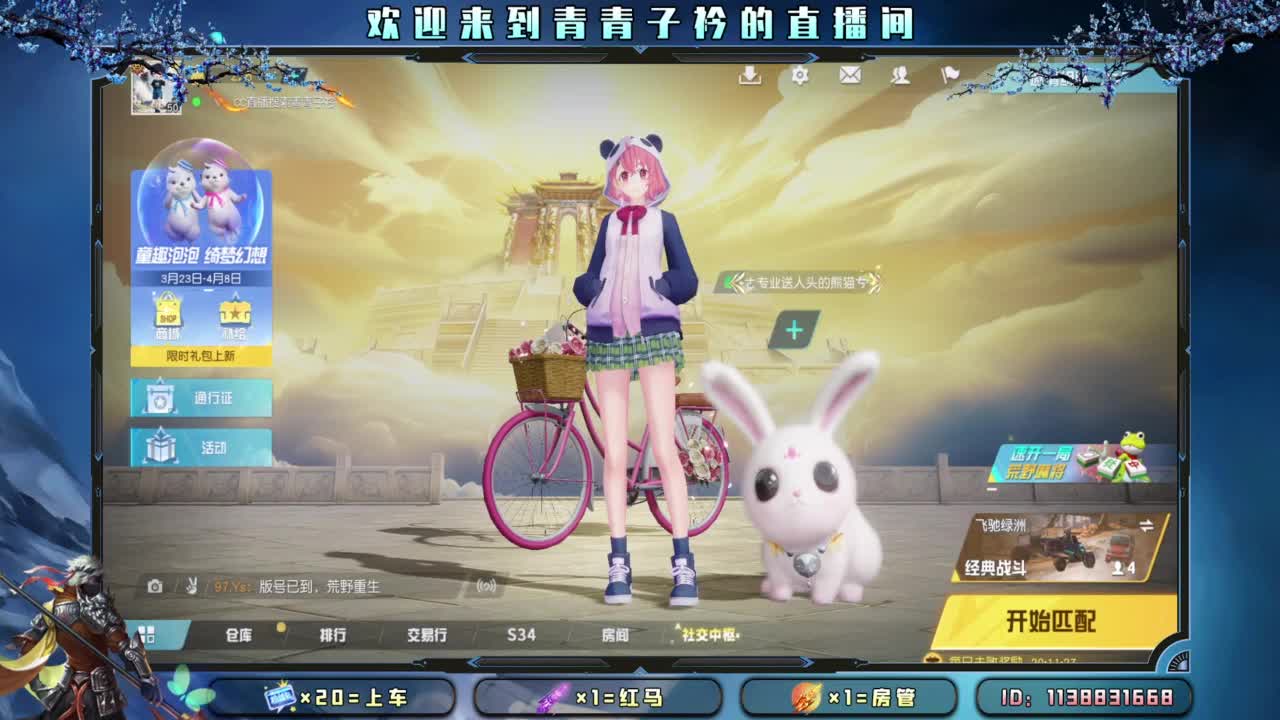Click the 限时礼包上新 yellow banner
The width and height of the screenshot is (1280, 720).
(200, 354)
